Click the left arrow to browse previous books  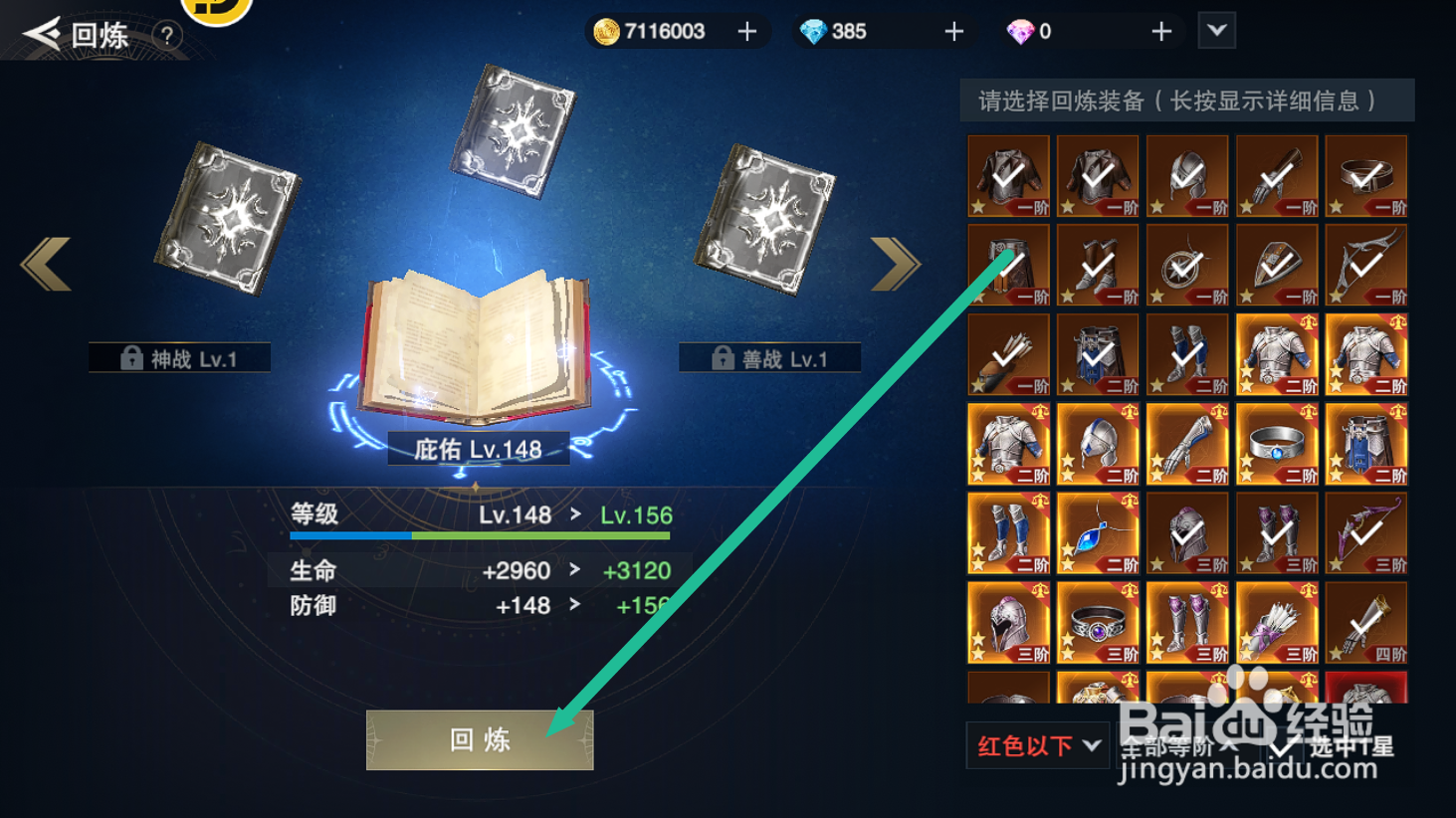pyautogui.click(x=44, y=266)
